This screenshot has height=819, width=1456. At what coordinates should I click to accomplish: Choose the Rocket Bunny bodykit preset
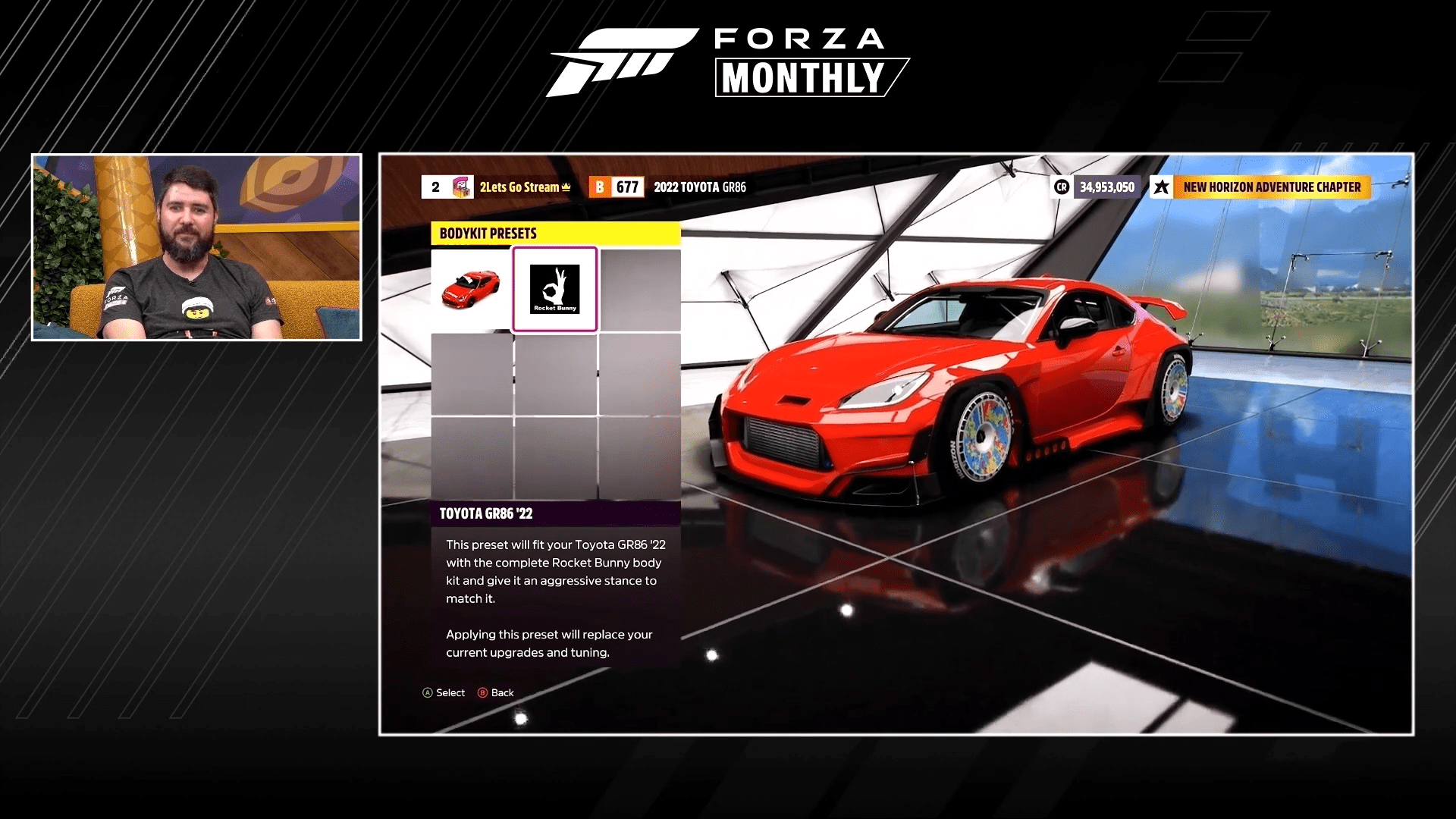click(555, 289)
